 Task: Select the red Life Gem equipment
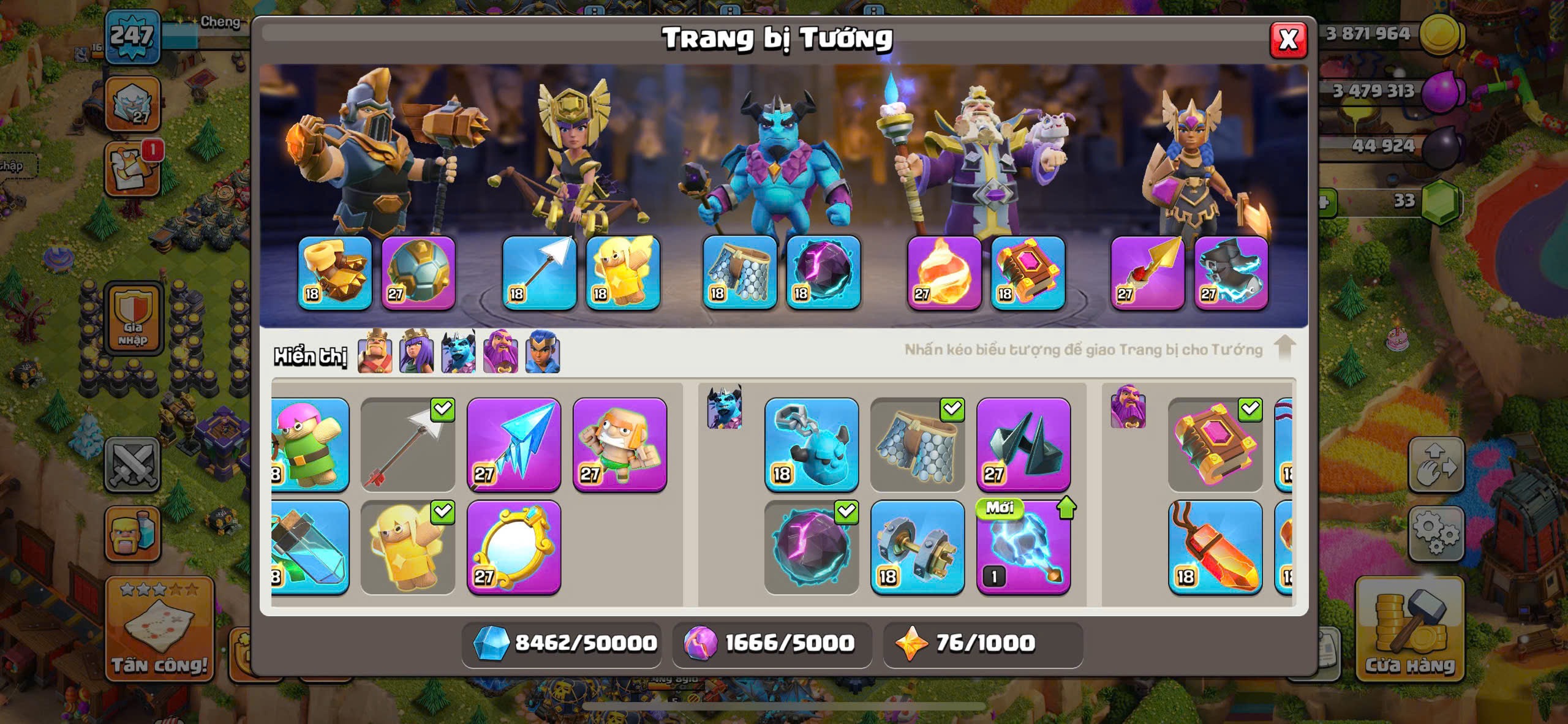(1215, 547)
